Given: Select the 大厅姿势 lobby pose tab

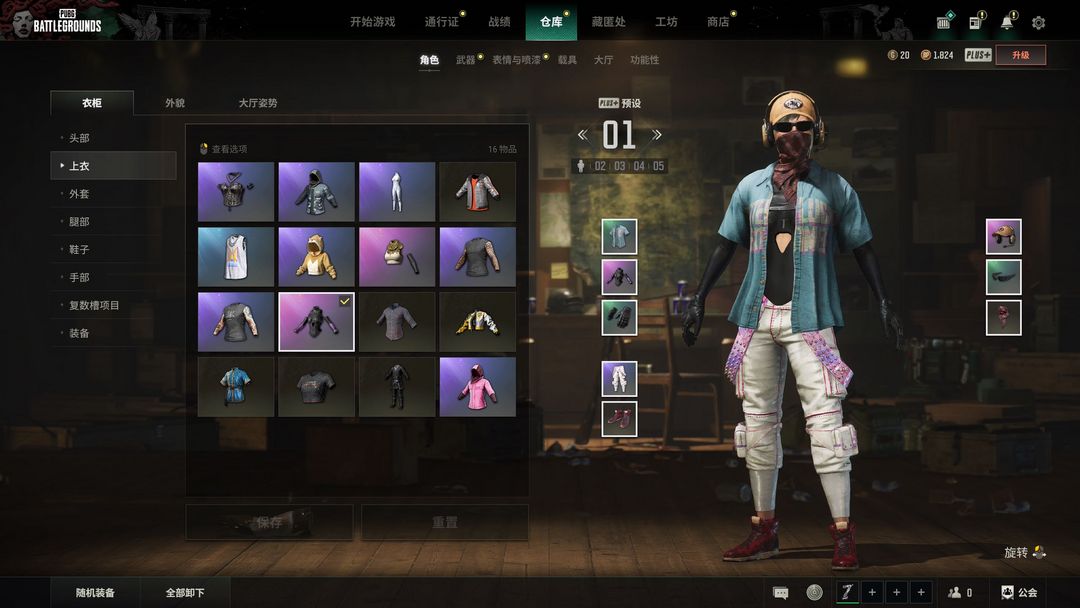Looking at the screenshot, I should tap(258, 103).
